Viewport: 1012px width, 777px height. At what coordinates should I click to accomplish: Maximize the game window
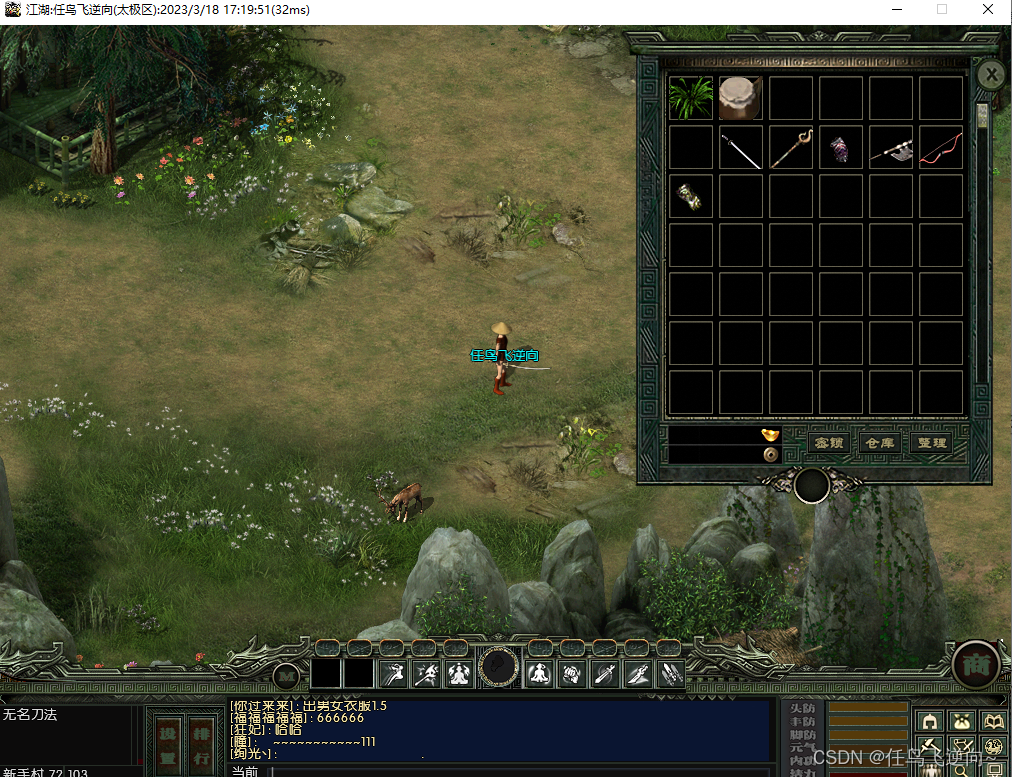(x=941, y=9)
